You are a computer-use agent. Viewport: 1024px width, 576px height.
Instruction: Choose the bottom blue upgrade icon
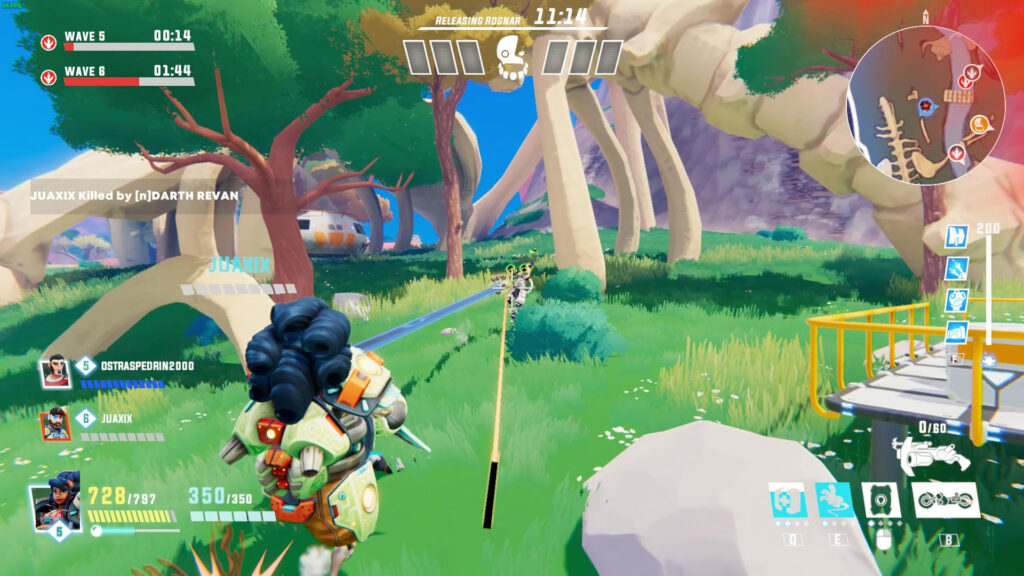pos(956,332)
